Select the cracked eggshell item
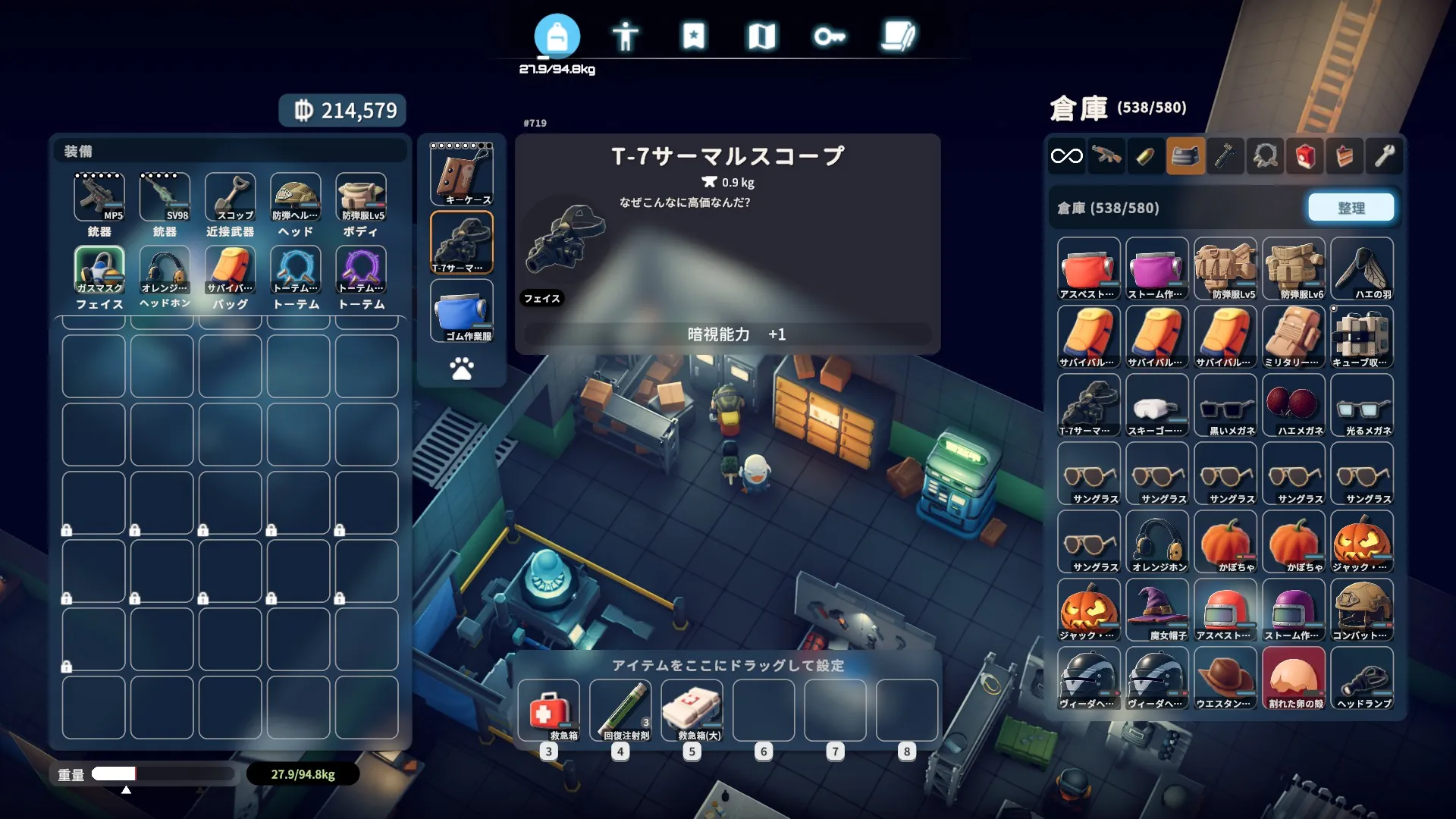1456x819 pixels. [1294, 678]
